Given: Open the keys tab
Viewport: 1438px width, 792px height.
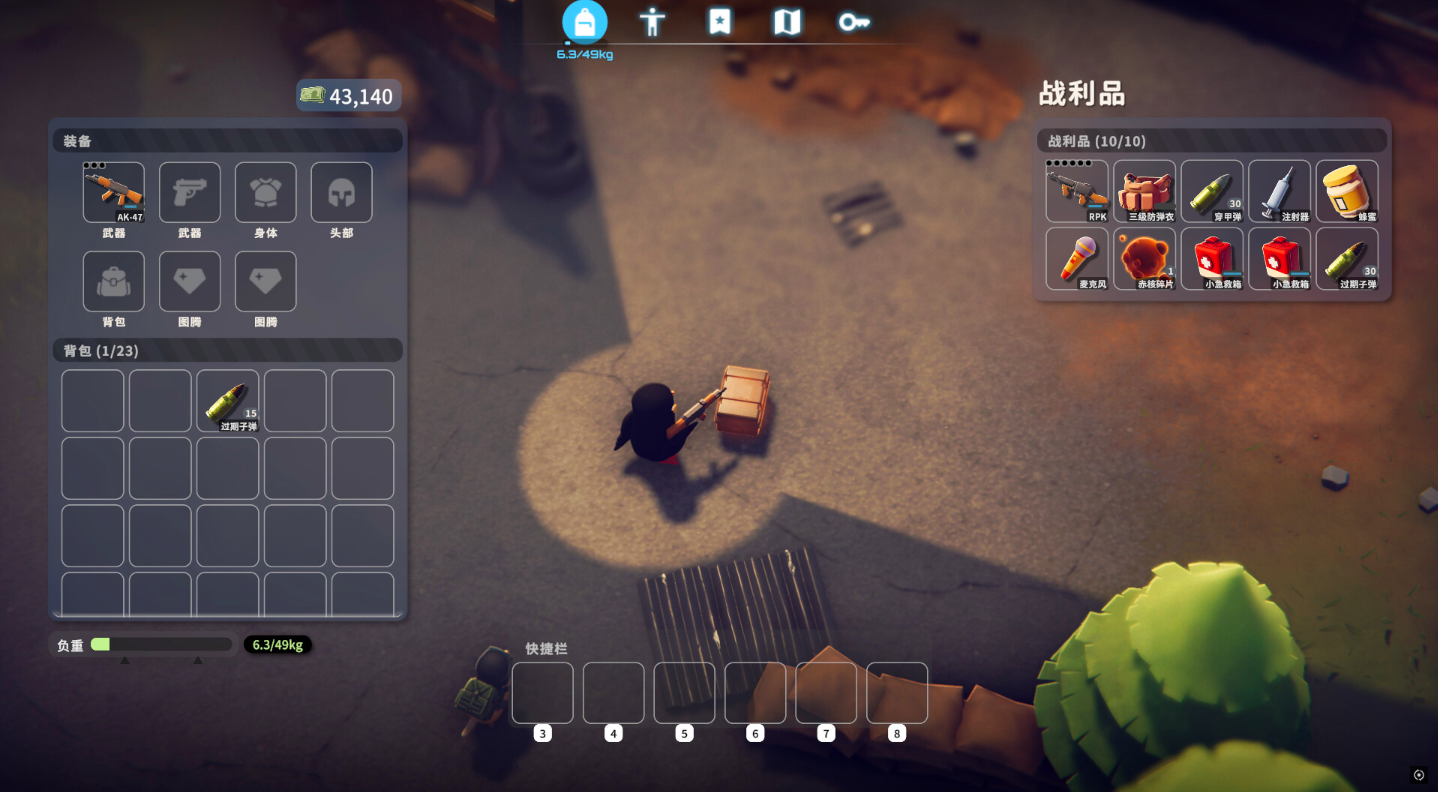Looking at the screenshot, I should [853, 22].
